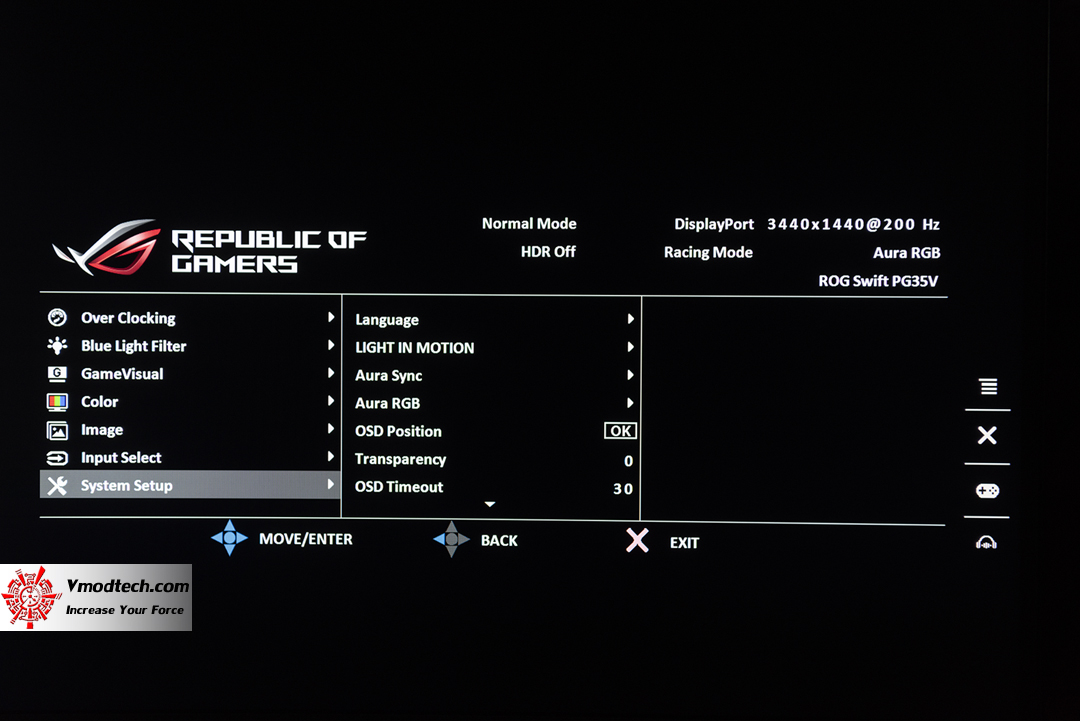Select the OSD Timeout setting row
1080x721 pixels.
399,488
